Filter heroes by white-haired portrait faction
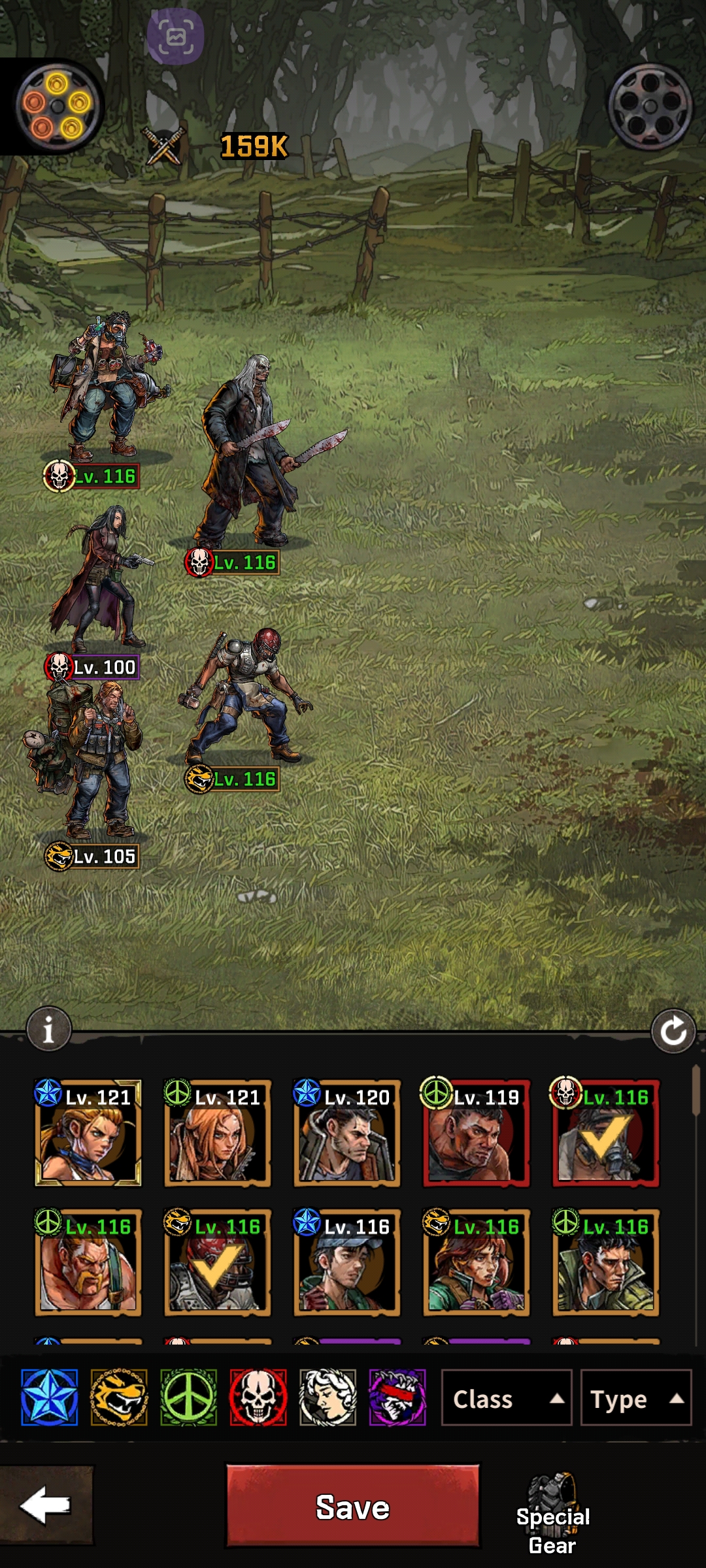 [328, 1397]
